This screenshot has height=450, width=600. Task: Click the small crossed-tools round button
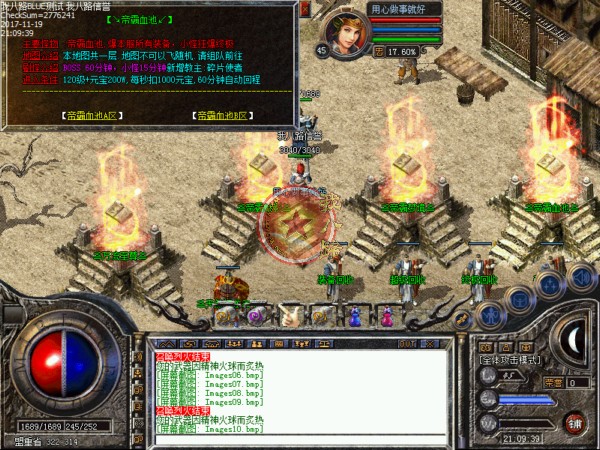point(462,320)
